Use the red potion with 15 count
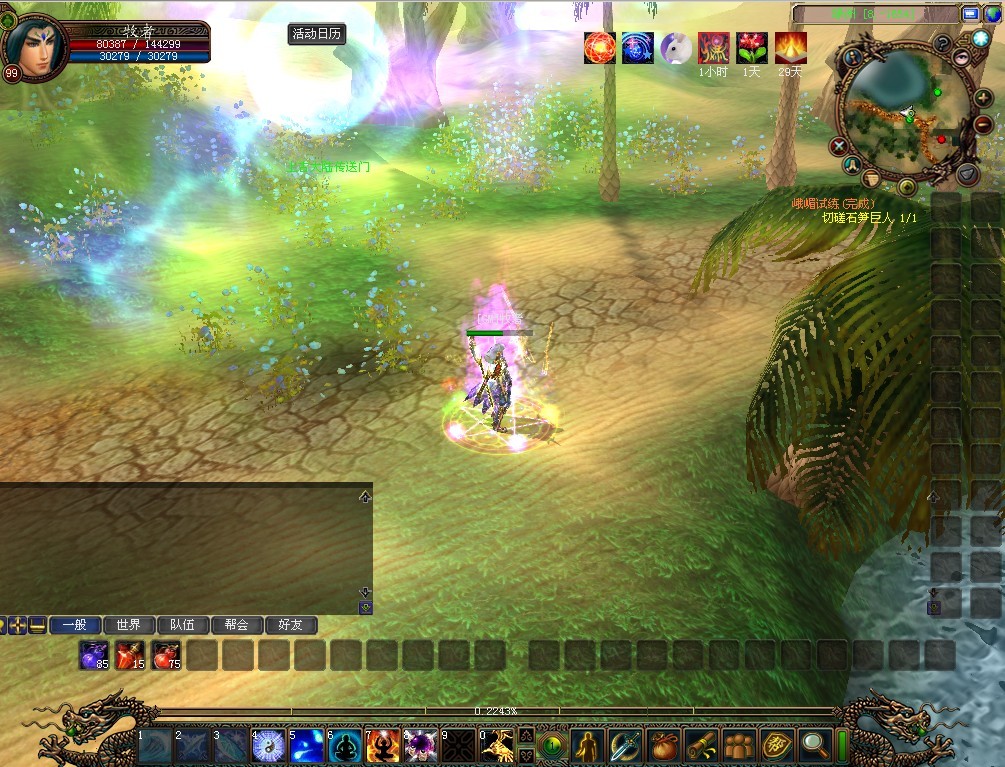 click(x=131, y=655)
